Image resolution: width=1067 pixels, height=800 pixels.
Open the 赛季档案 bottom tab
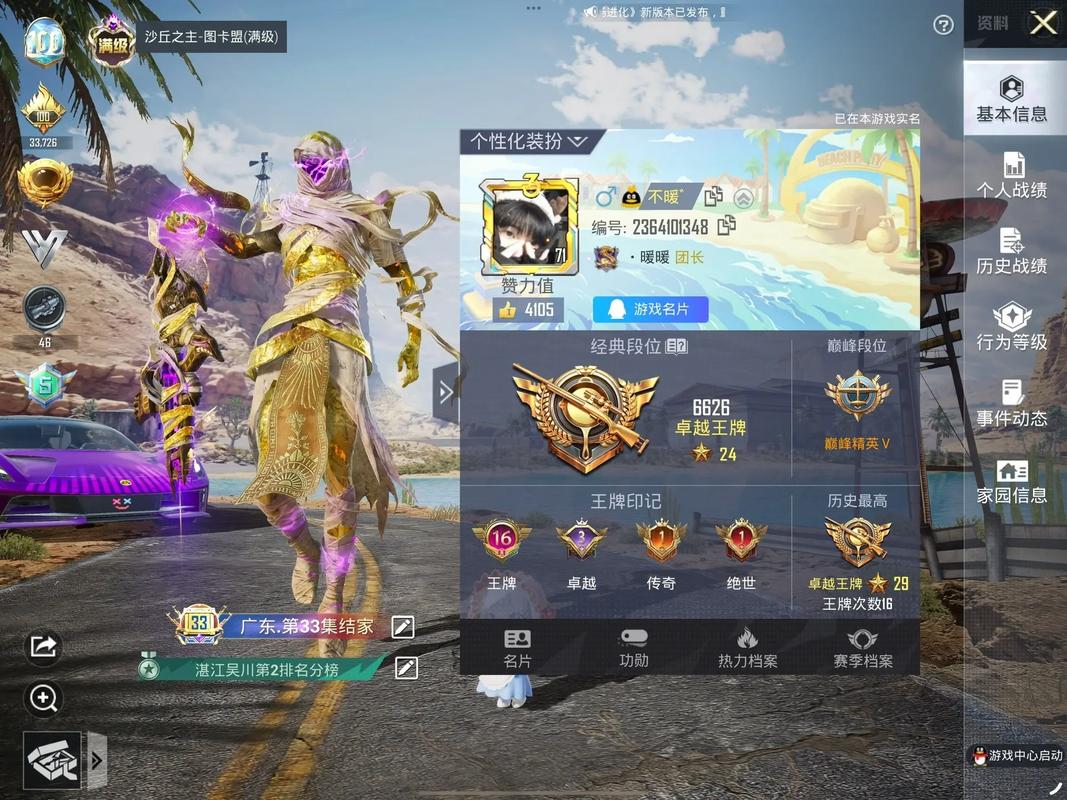862,648
